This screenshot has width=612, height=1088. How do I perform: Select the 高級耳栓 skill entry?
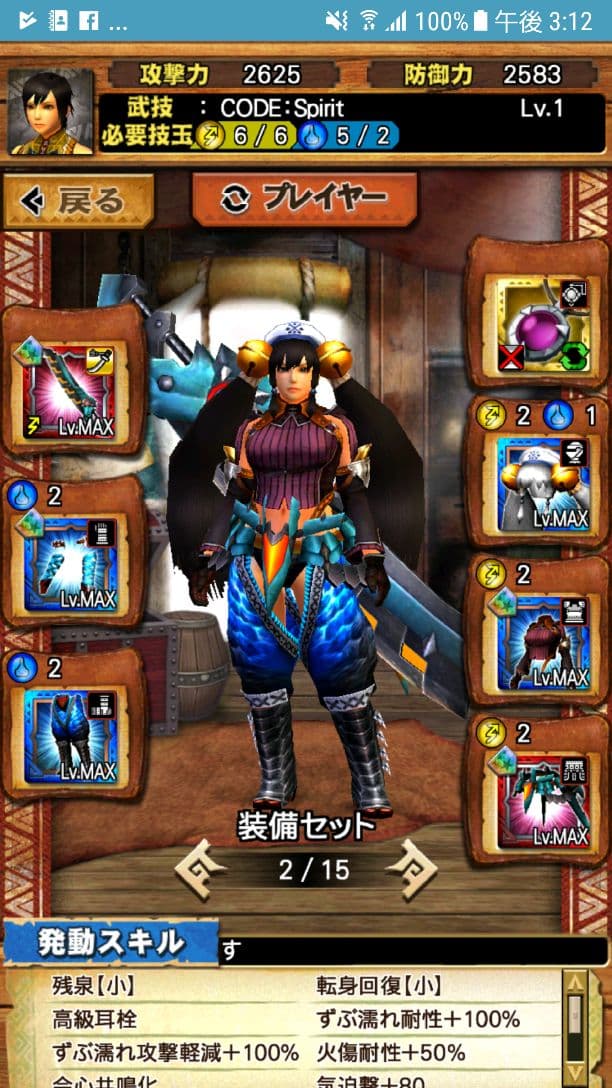(94, 1020)
